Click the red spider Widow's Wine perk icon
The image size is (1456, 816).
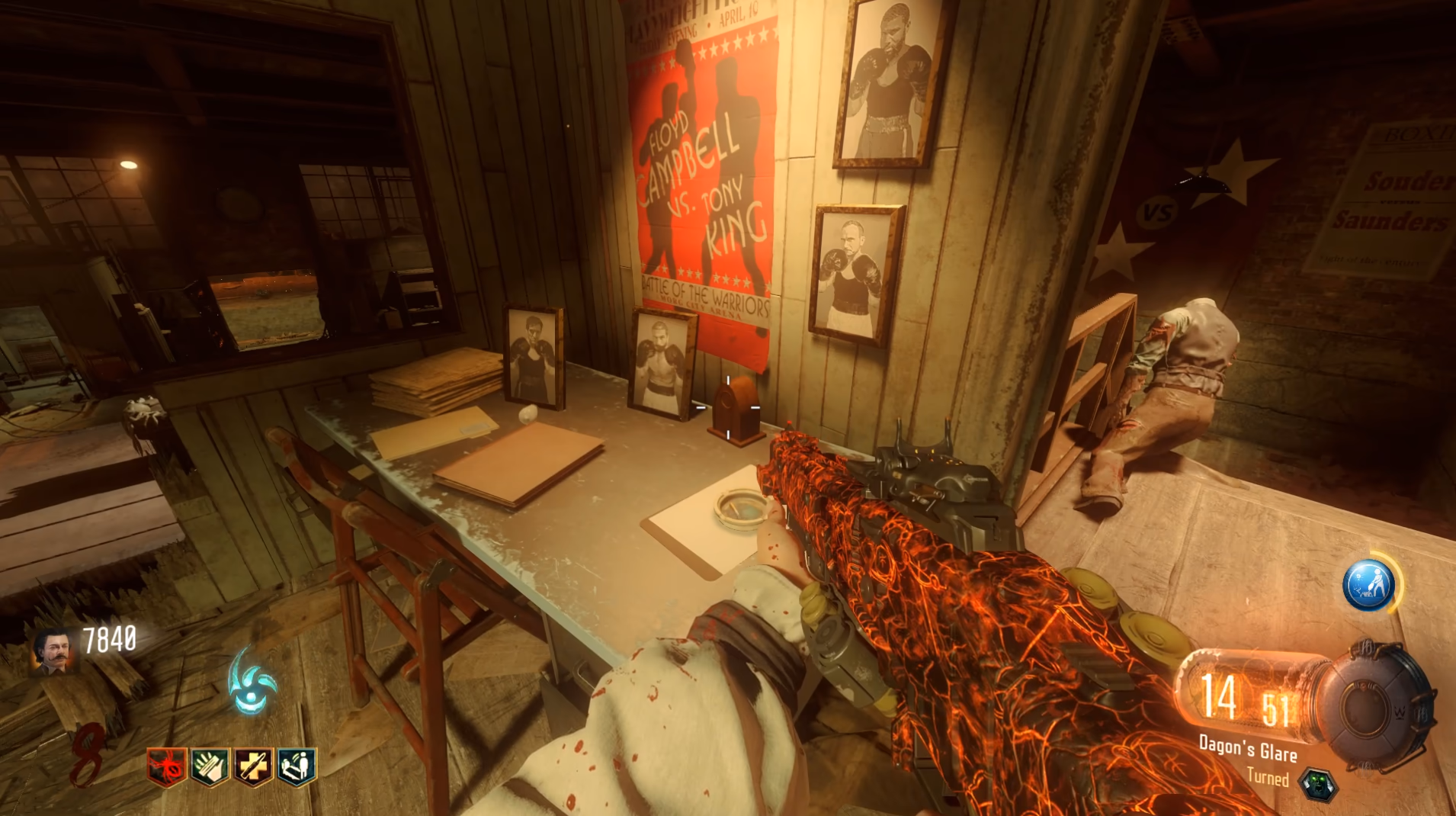tap(167, 766)
